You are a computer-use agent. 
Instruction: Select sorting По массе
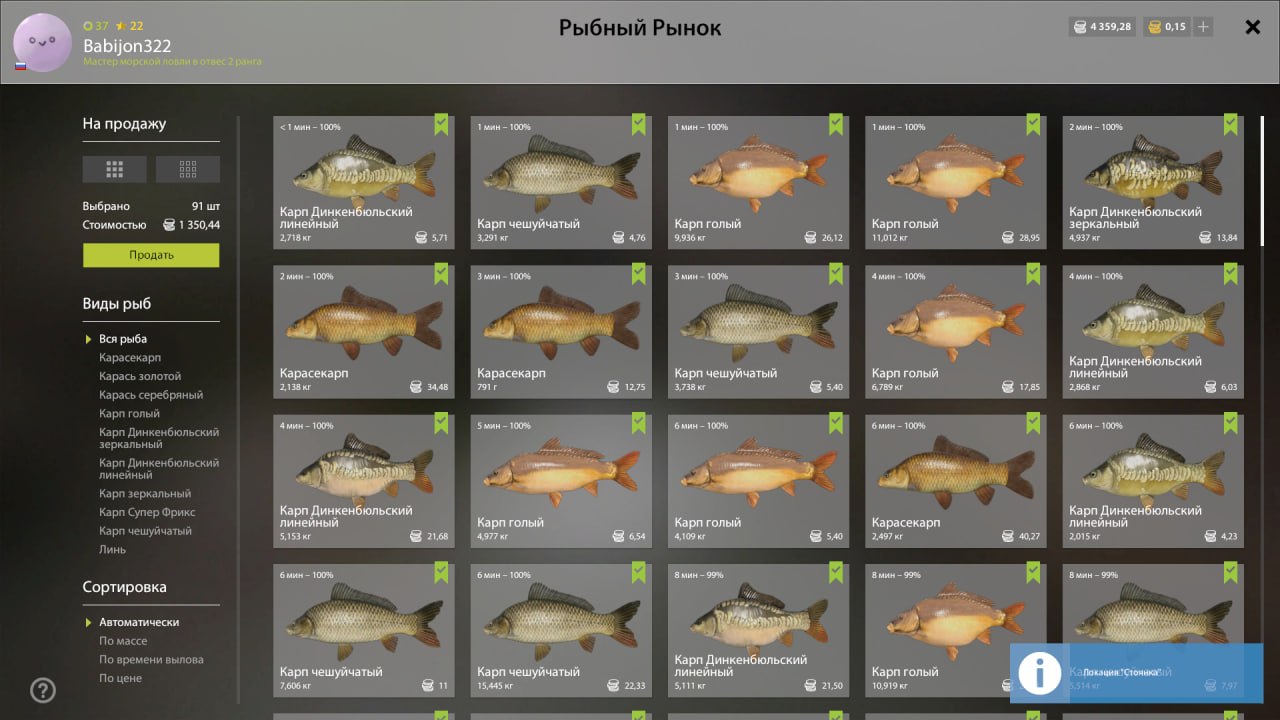(123, 640)
